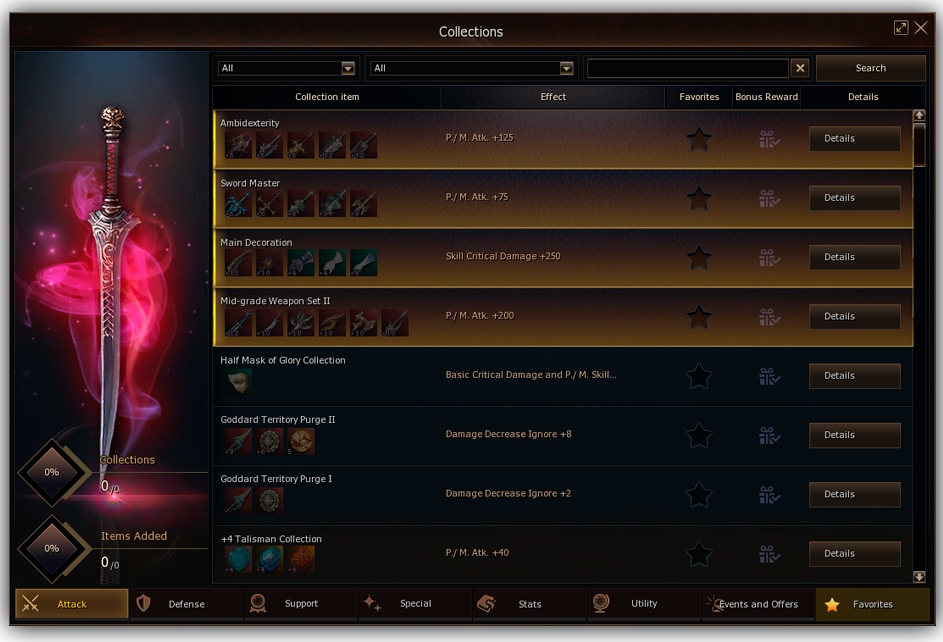Image resolution: width=943 pixels, height=642 pixels.
Task: Click the scroll down arrow on the list
Action: pyautogui.click(x=919, y=577)
